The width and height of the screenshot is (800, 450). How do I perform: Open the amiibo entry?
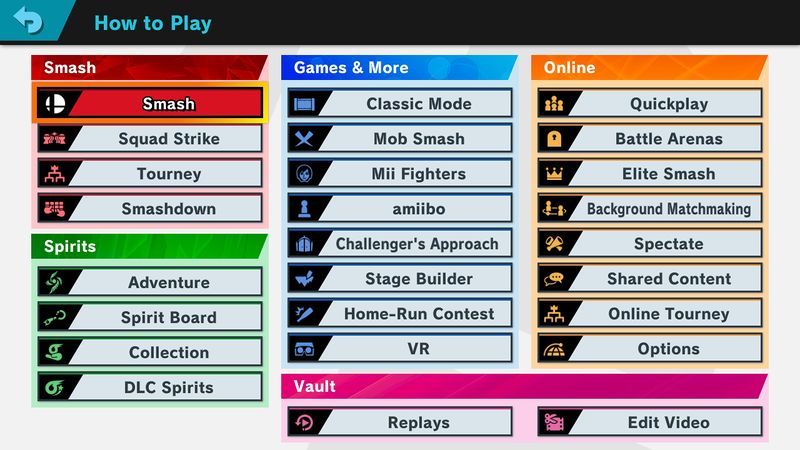(x=400, y=209)
